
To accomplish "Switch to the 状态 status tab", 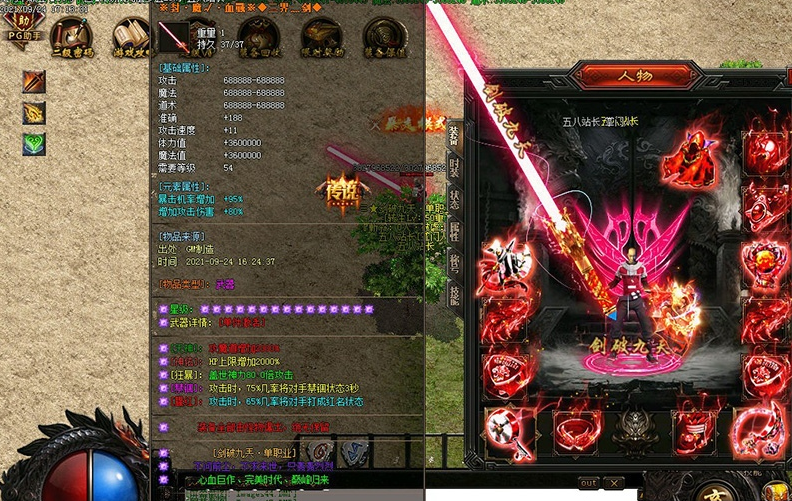I will click(454, 199).
